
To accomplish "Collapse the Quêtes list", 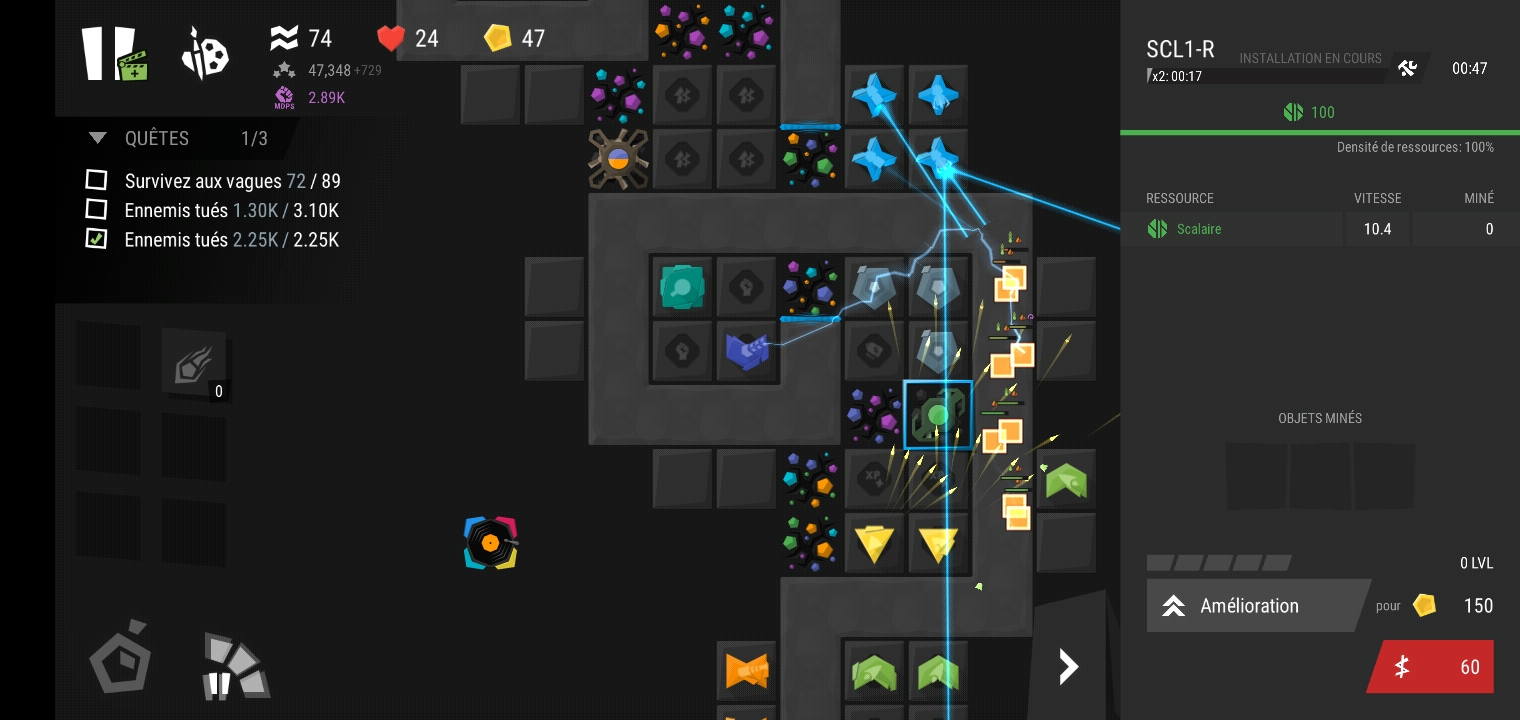I will pyautogui.click(x=98, y=138).
